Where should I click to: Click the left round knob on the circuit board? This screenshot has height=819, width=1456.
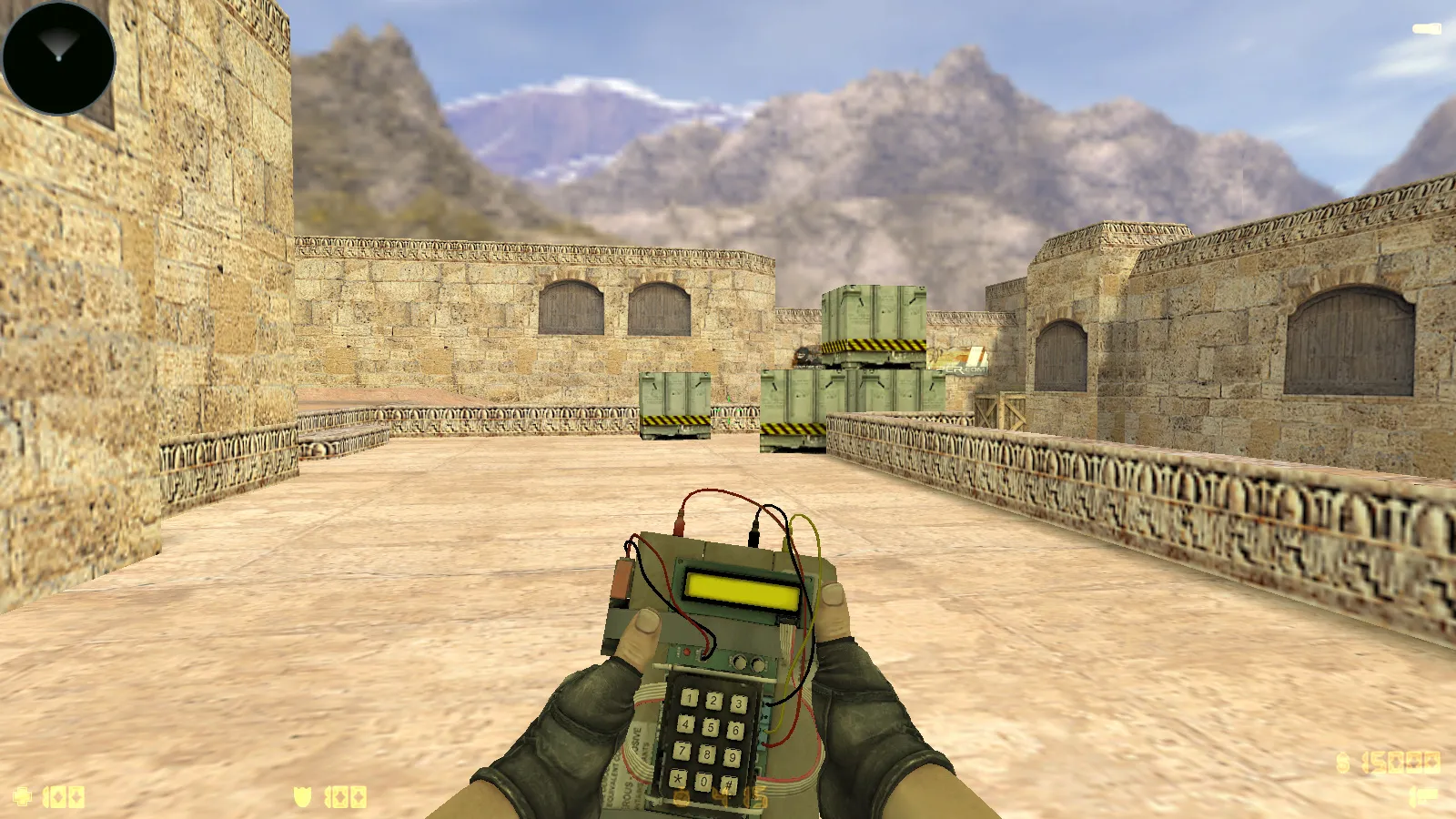[740, 662]
